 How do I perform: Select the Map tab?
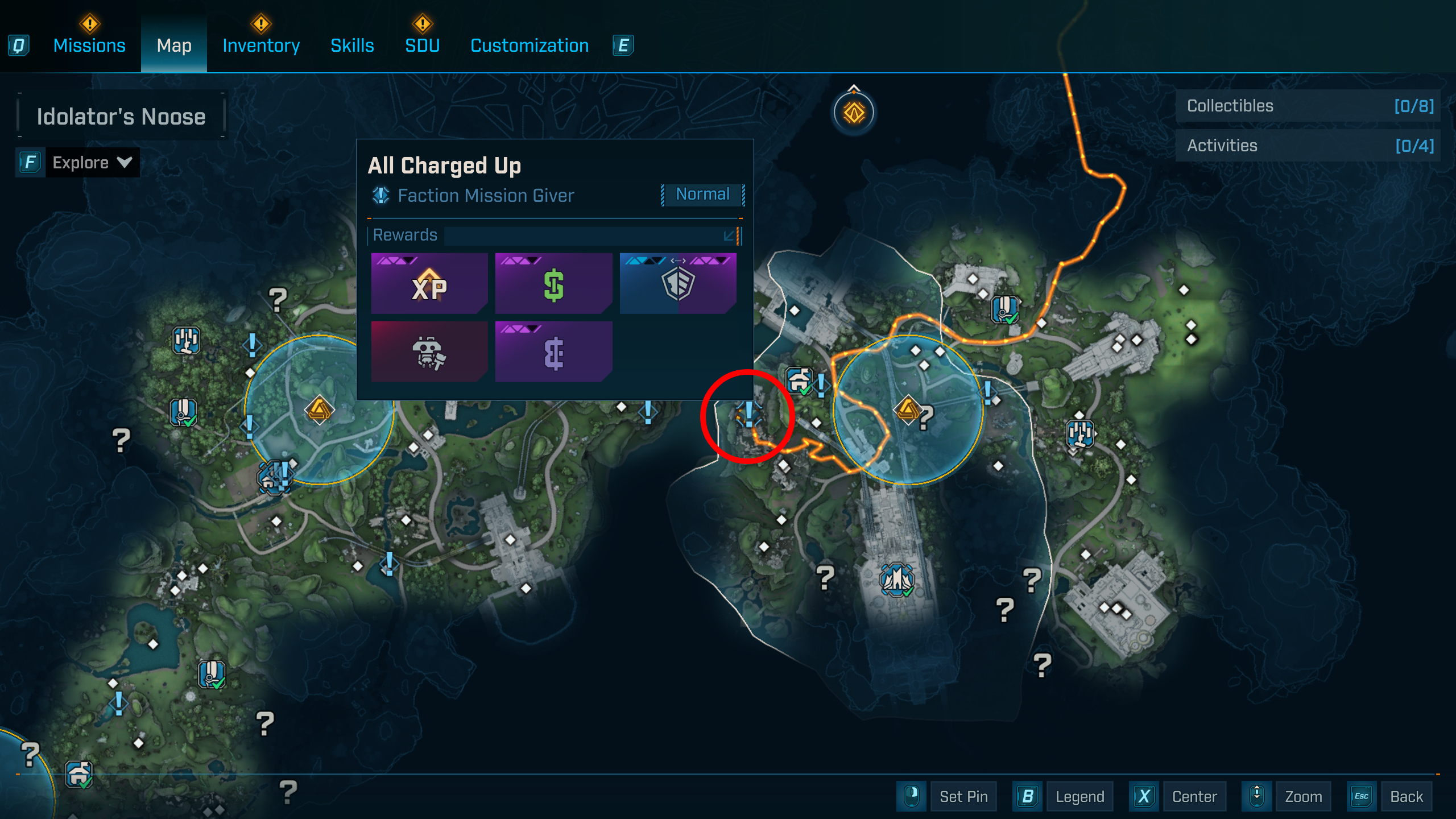pos(174,45)
